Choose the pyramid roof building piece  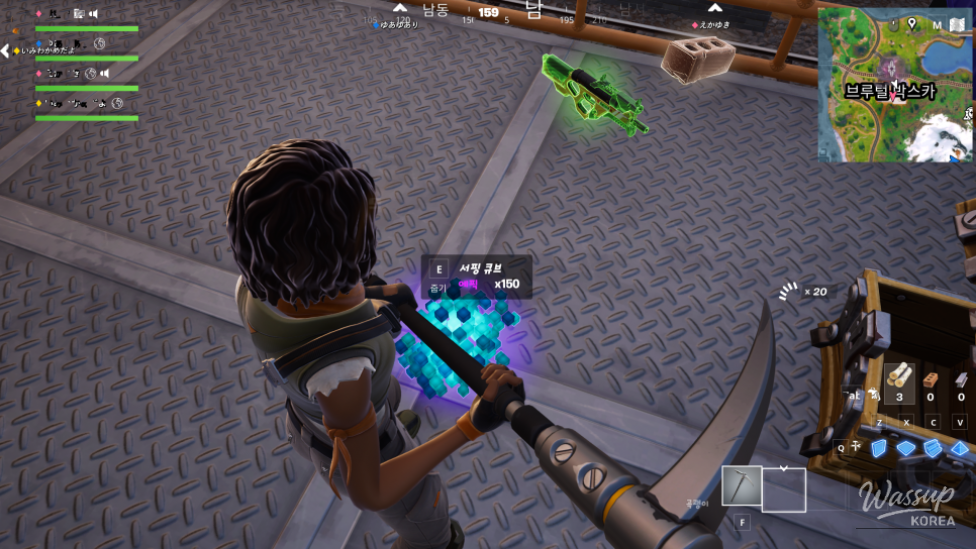pyautogui.click(x=960, y=448)
